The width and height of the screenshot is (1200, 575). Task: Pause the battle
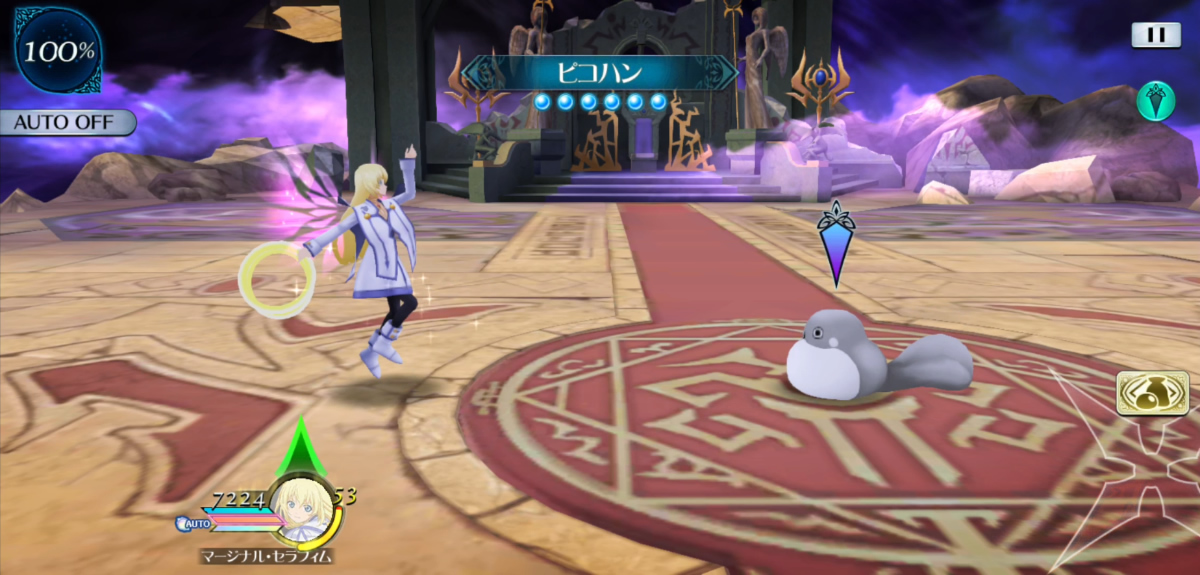click(1156, 35)
